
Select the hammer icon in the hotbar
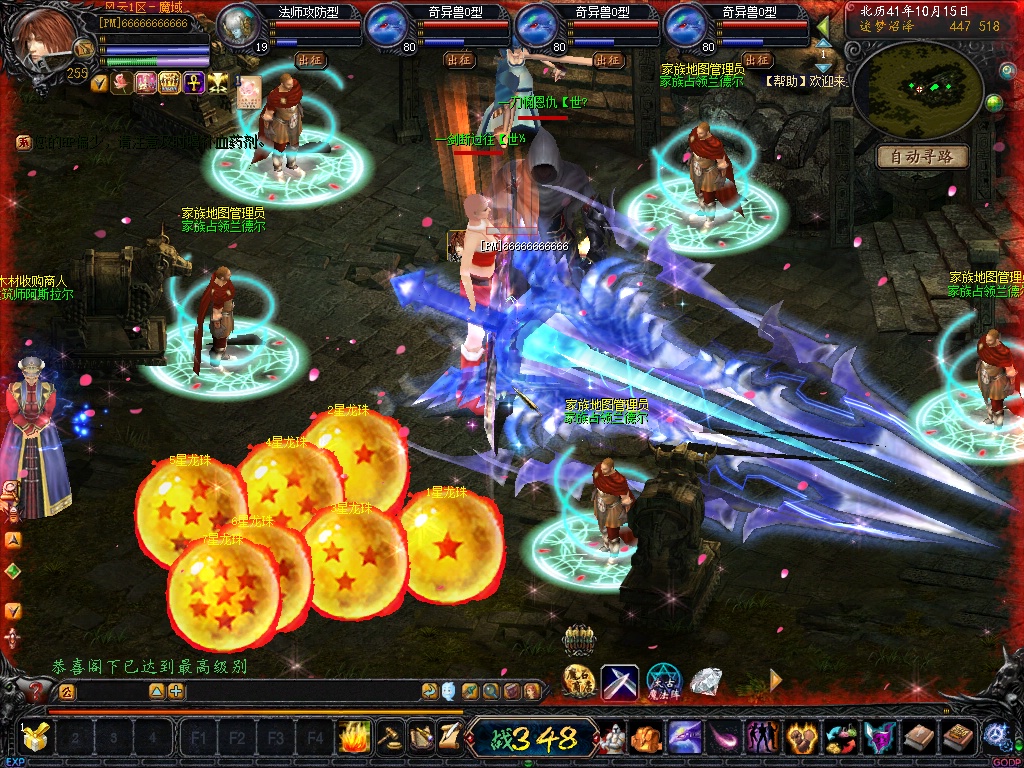[388, 738]
